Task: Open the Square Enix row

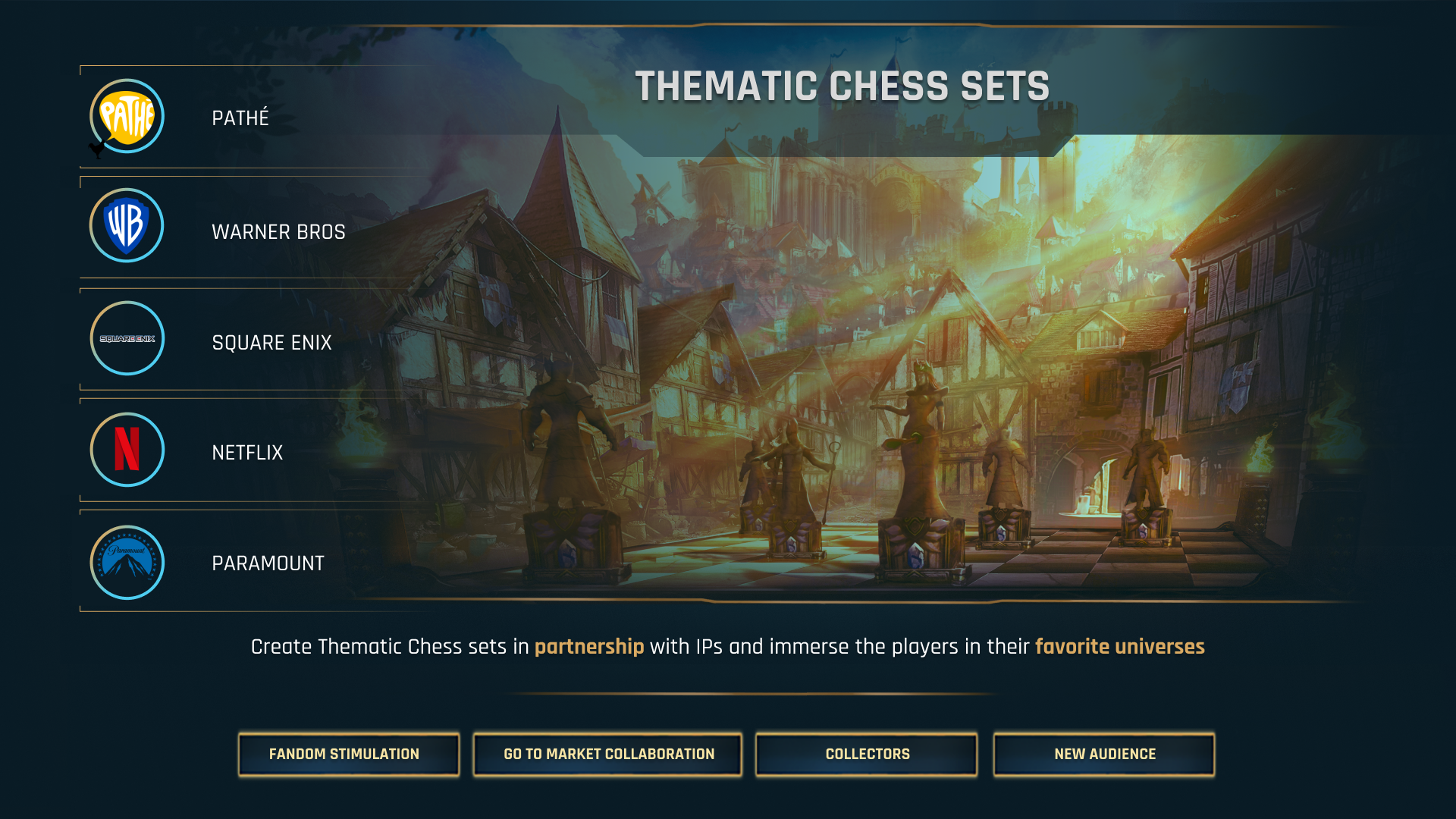Action: tap(271, 342)
